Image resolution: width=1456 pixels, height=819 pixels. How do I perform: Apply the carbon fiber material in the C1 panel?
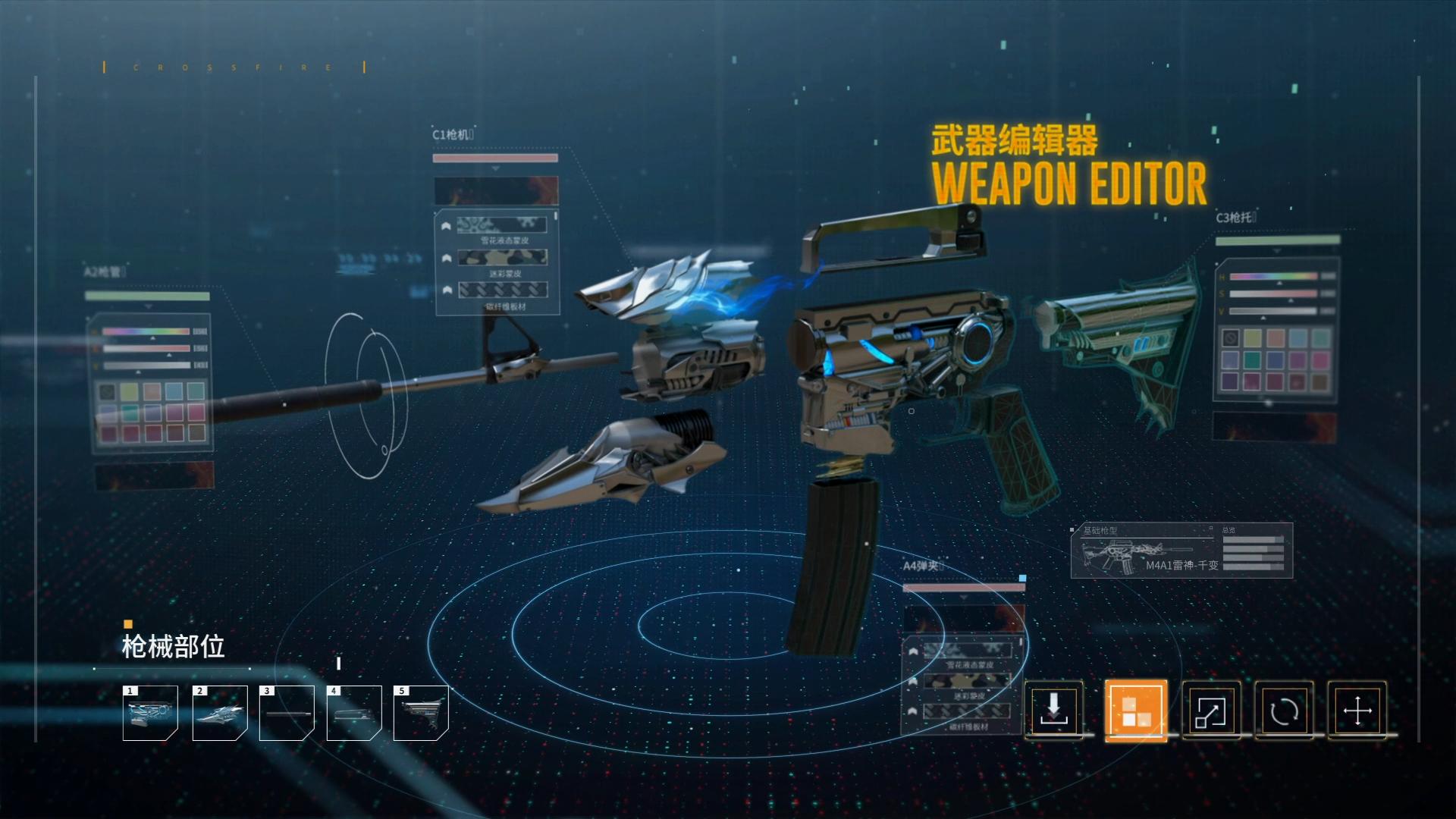502,290
